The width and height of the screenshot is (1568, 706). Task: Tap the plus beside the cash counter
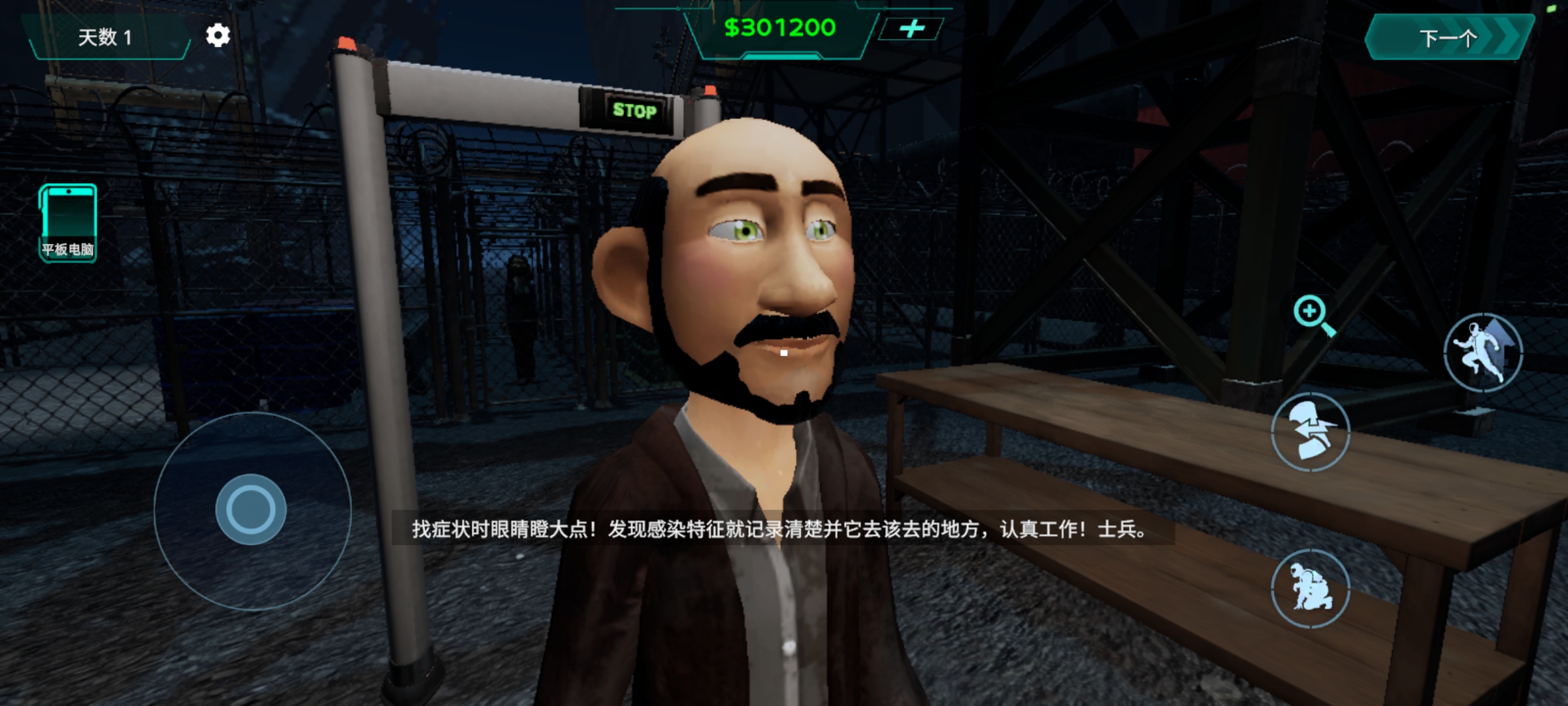(915, 29)
